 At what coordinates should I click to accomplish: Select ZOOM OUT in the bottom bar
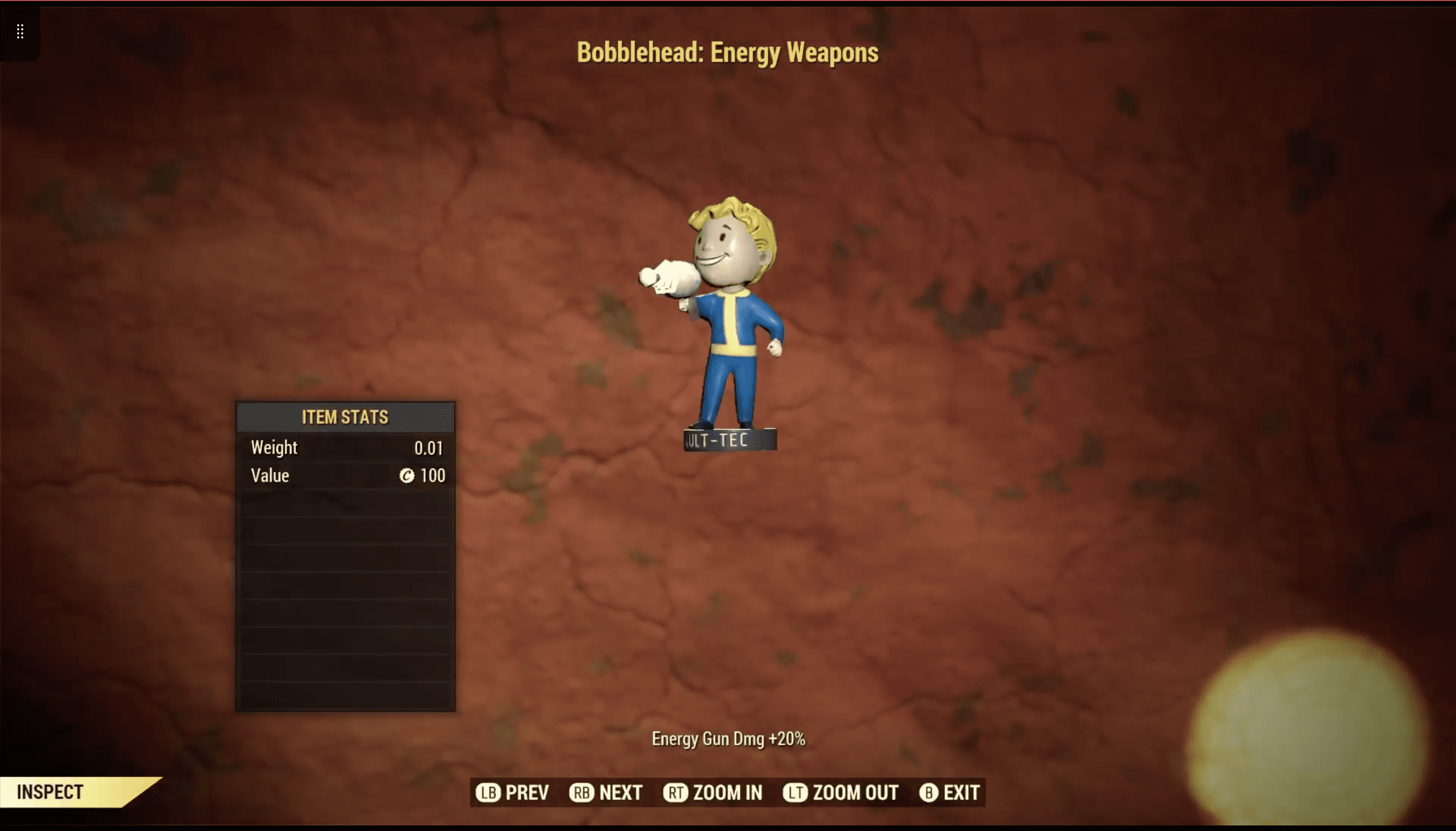coord(841,792)
